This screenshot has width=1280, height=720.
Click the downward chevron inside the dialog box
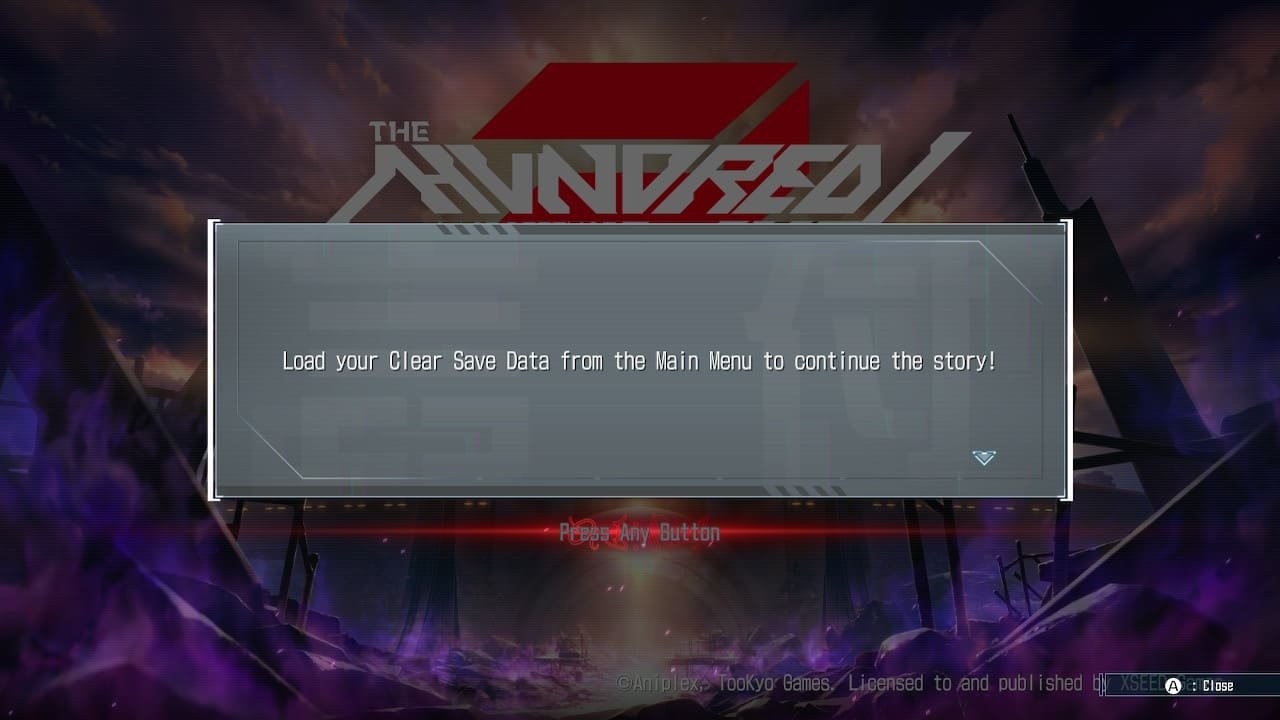pos(984,459)
